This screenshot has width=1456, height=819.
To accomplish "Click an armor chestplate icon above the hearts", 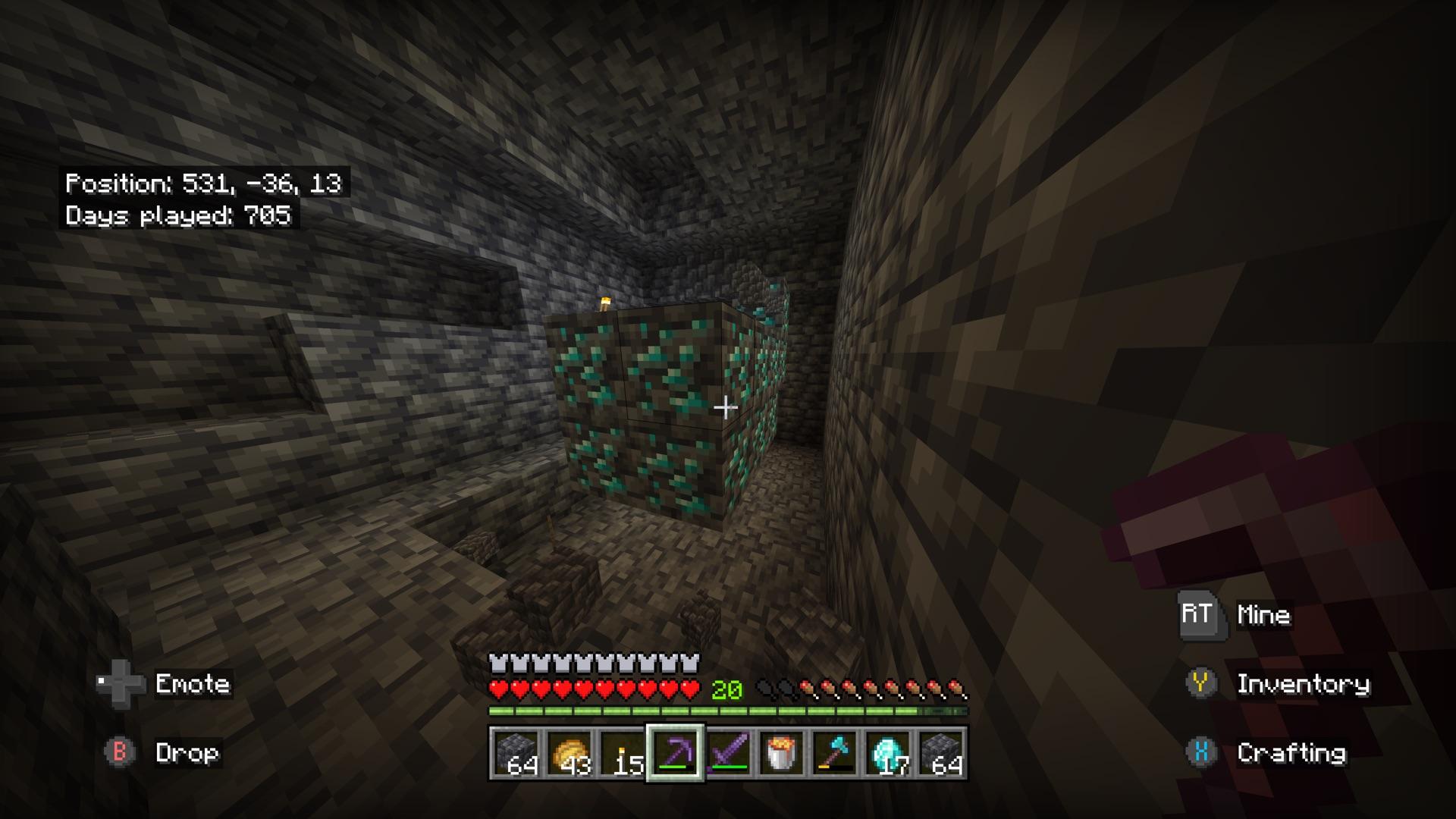I will (498, 661).
